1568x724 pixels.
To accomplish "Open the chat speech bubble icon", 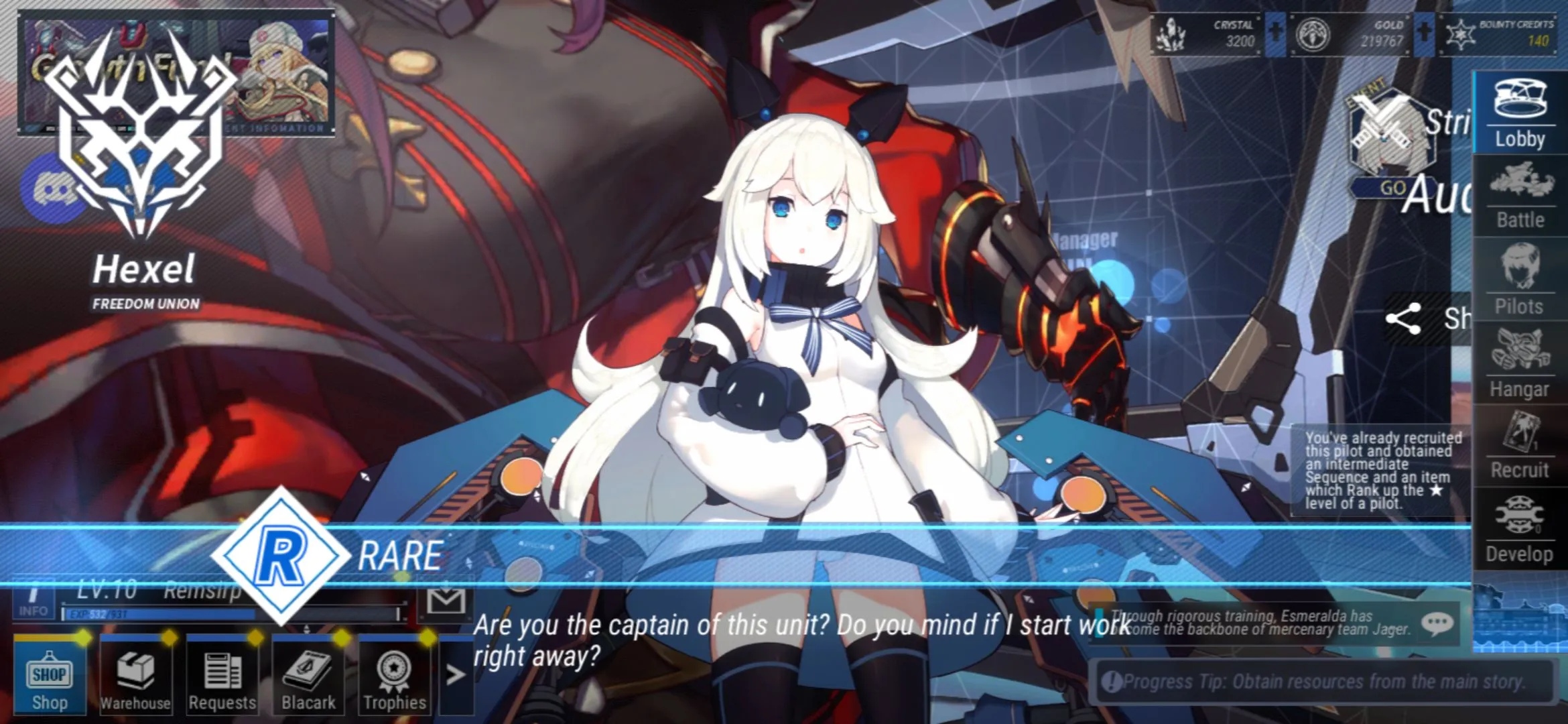I will (1437, 624).
